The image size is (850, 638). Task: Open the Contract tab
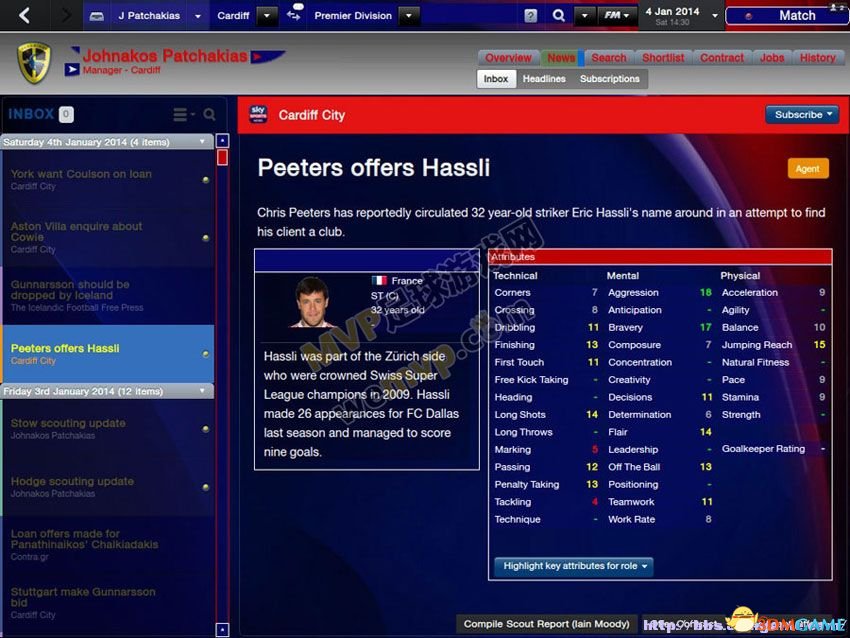721,58
